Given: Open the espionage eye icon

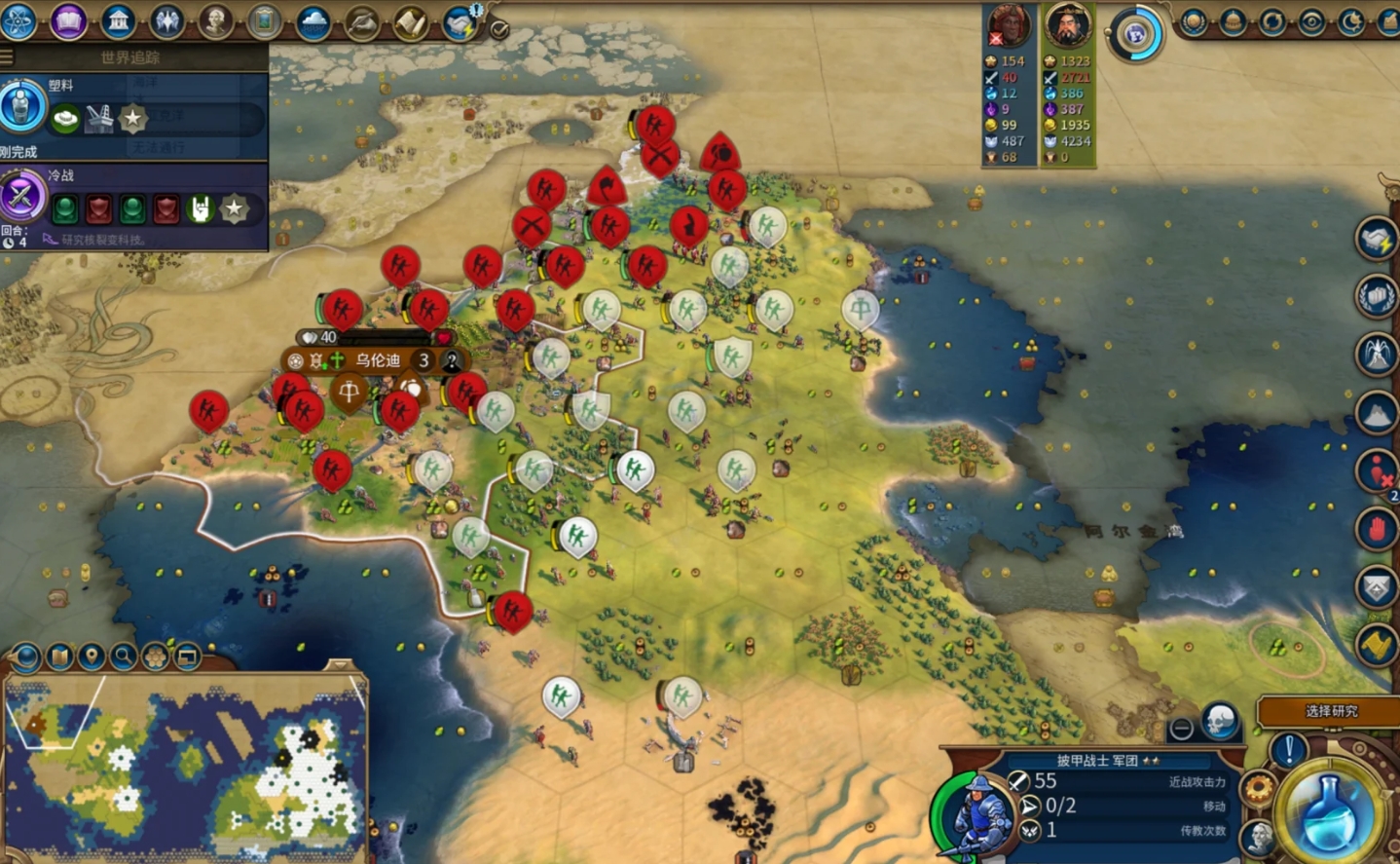Looking at the screenshot, I should (1311, 21).
